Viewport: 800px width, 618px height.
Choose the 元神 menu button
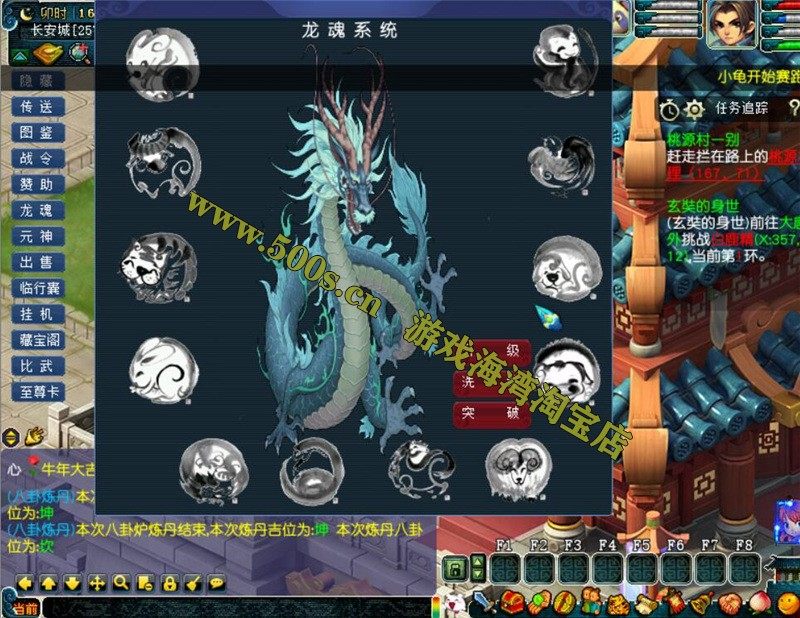(x=37, y=236)
